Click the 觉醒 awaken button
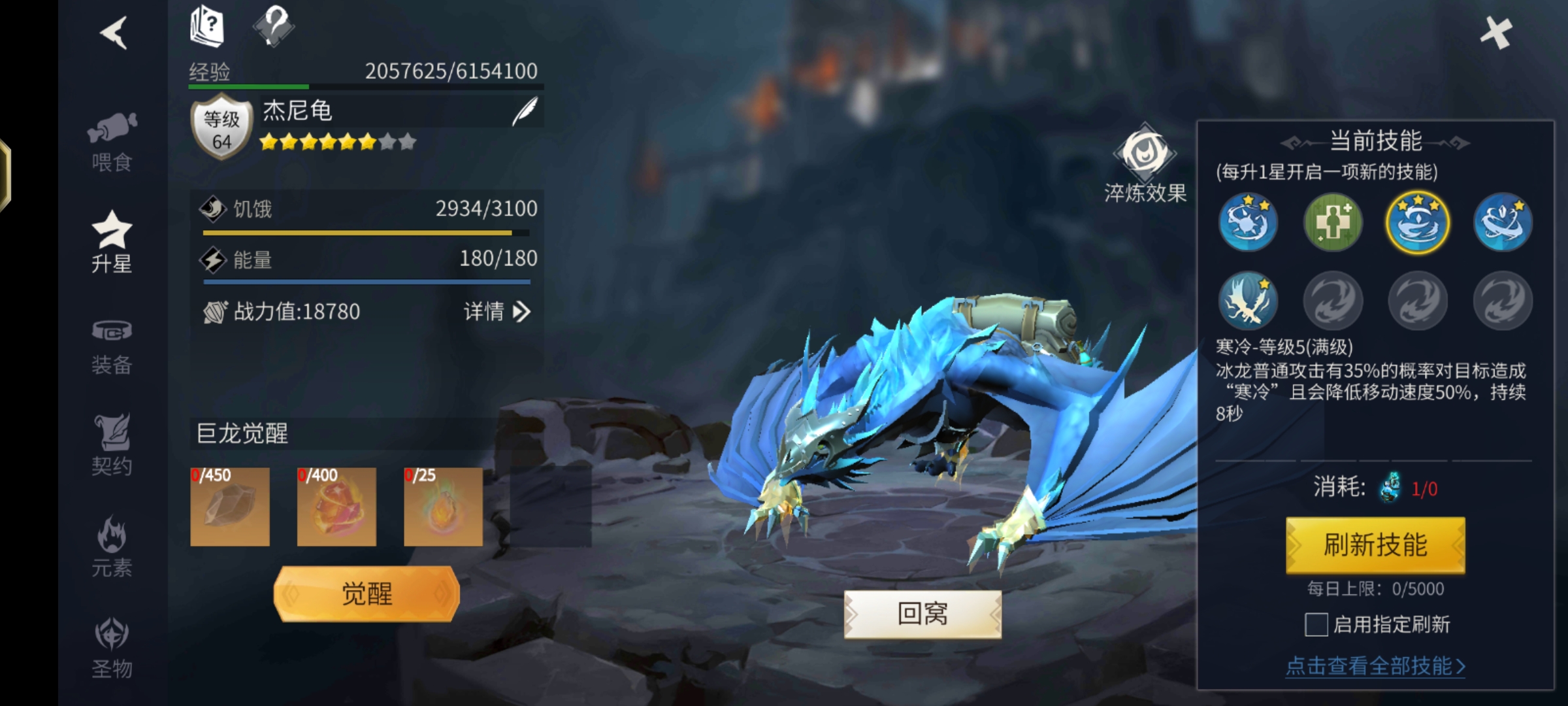The image size is (1568, 706). point(367,594)
